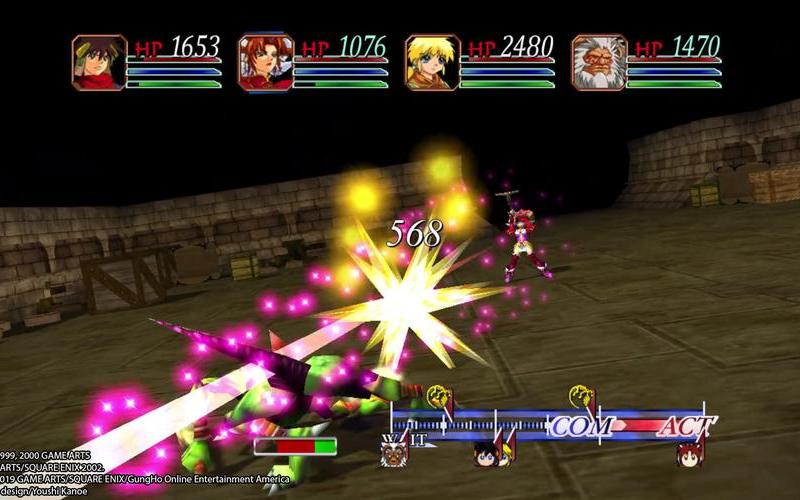The height and width of the screenshot is (500, 800).
Task: Click the red-haired character icon at ACT
Action: 689,454
